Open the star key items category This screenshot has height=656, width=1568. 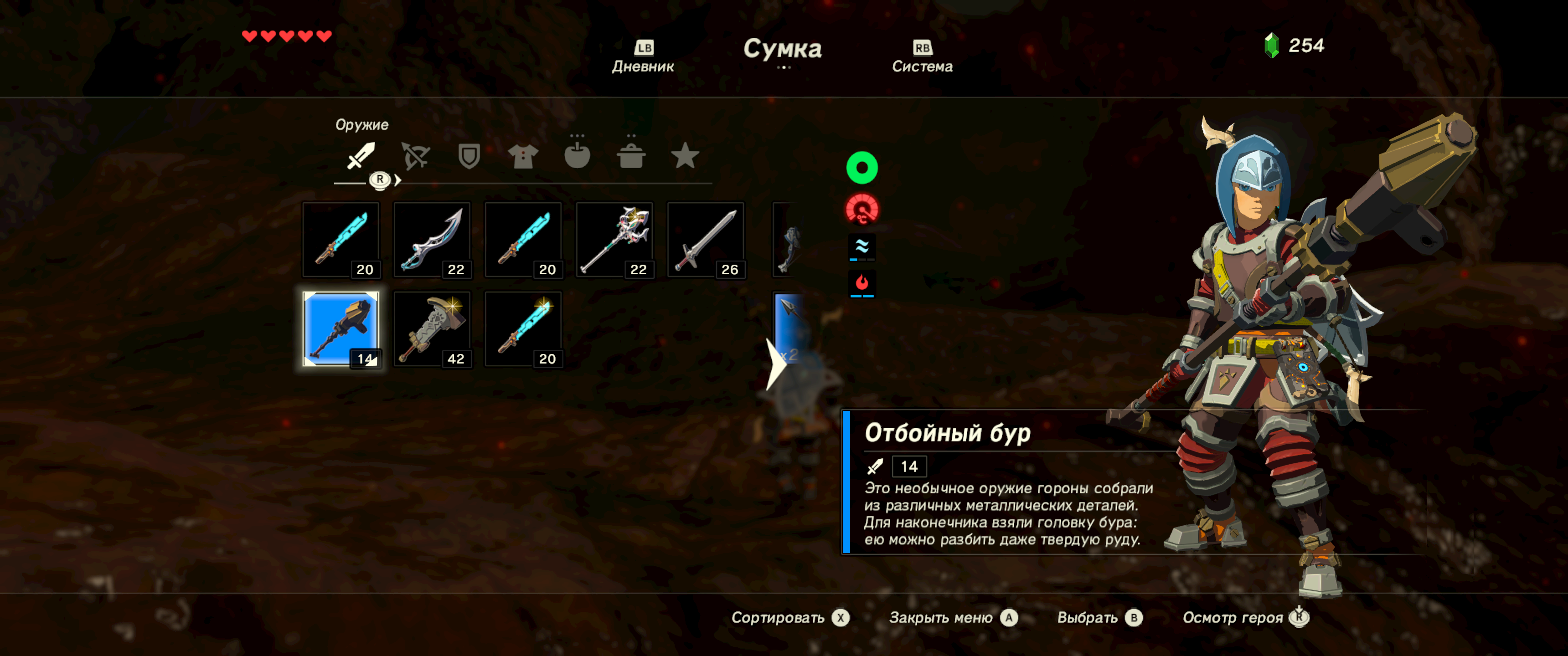(685, 156)
